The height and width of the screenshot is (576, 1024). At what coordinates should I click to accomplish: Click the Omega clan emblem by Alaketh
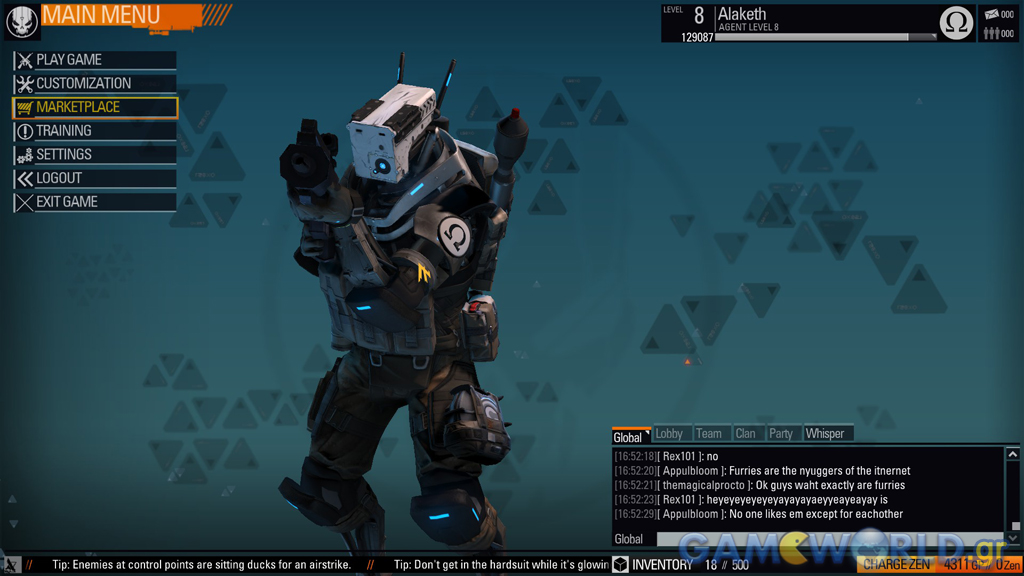956,23
